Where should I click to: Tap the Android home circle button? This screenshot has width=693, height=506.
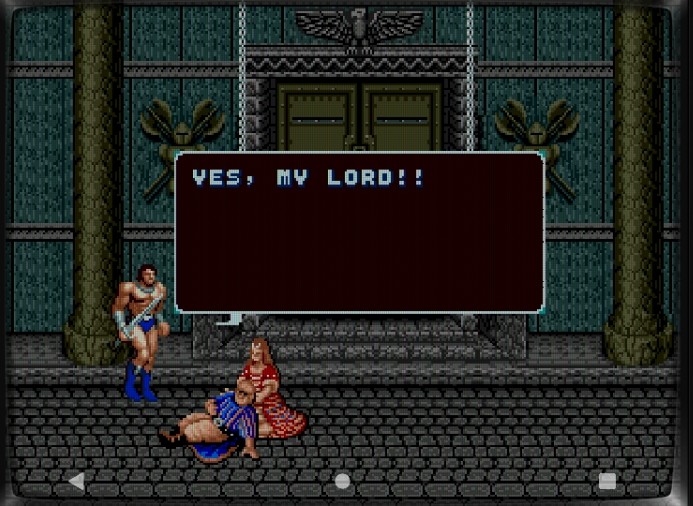coord(342,481)
